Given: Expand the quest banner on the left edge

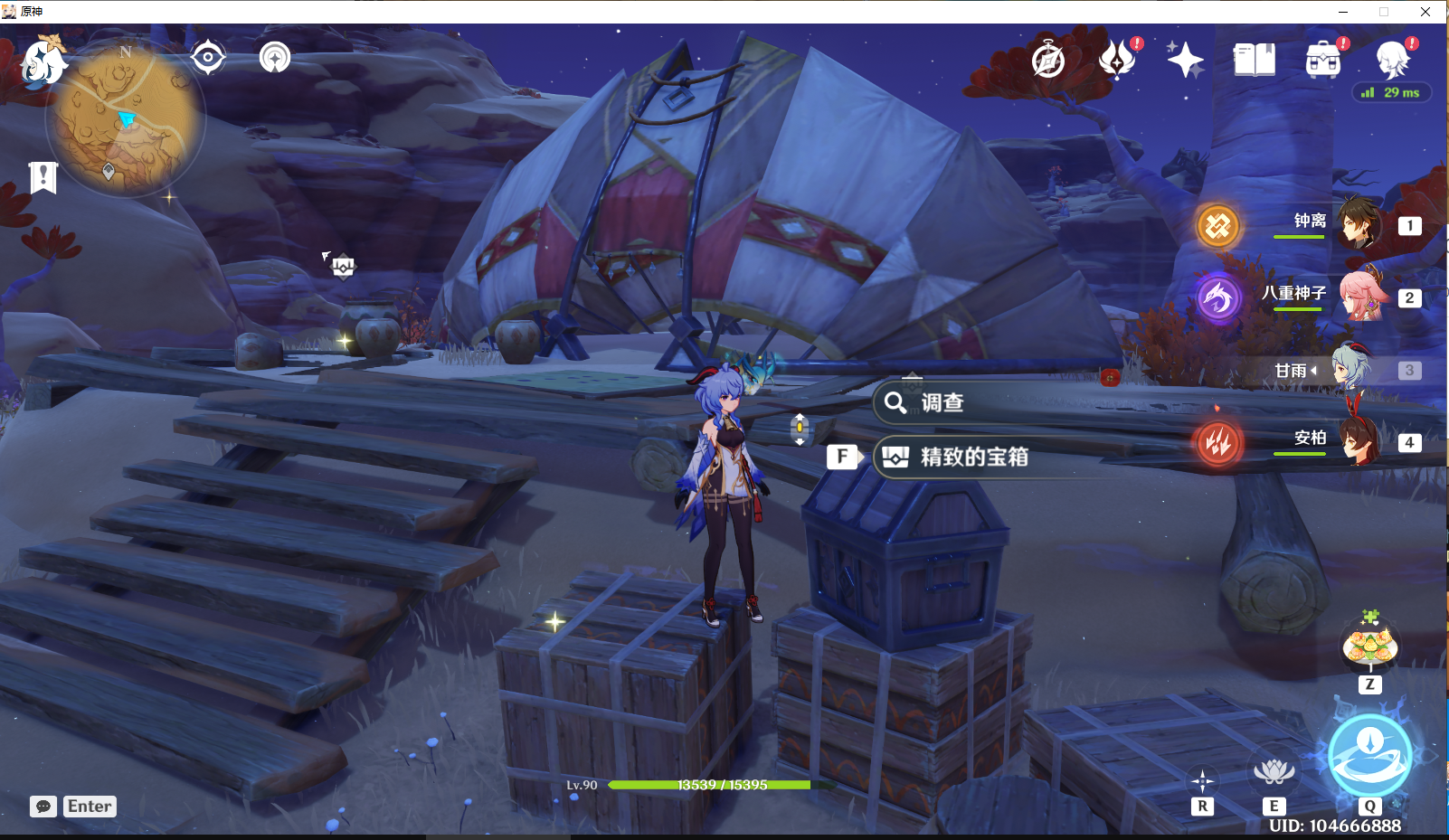Looking at the screenshot, I should point(42,176).
